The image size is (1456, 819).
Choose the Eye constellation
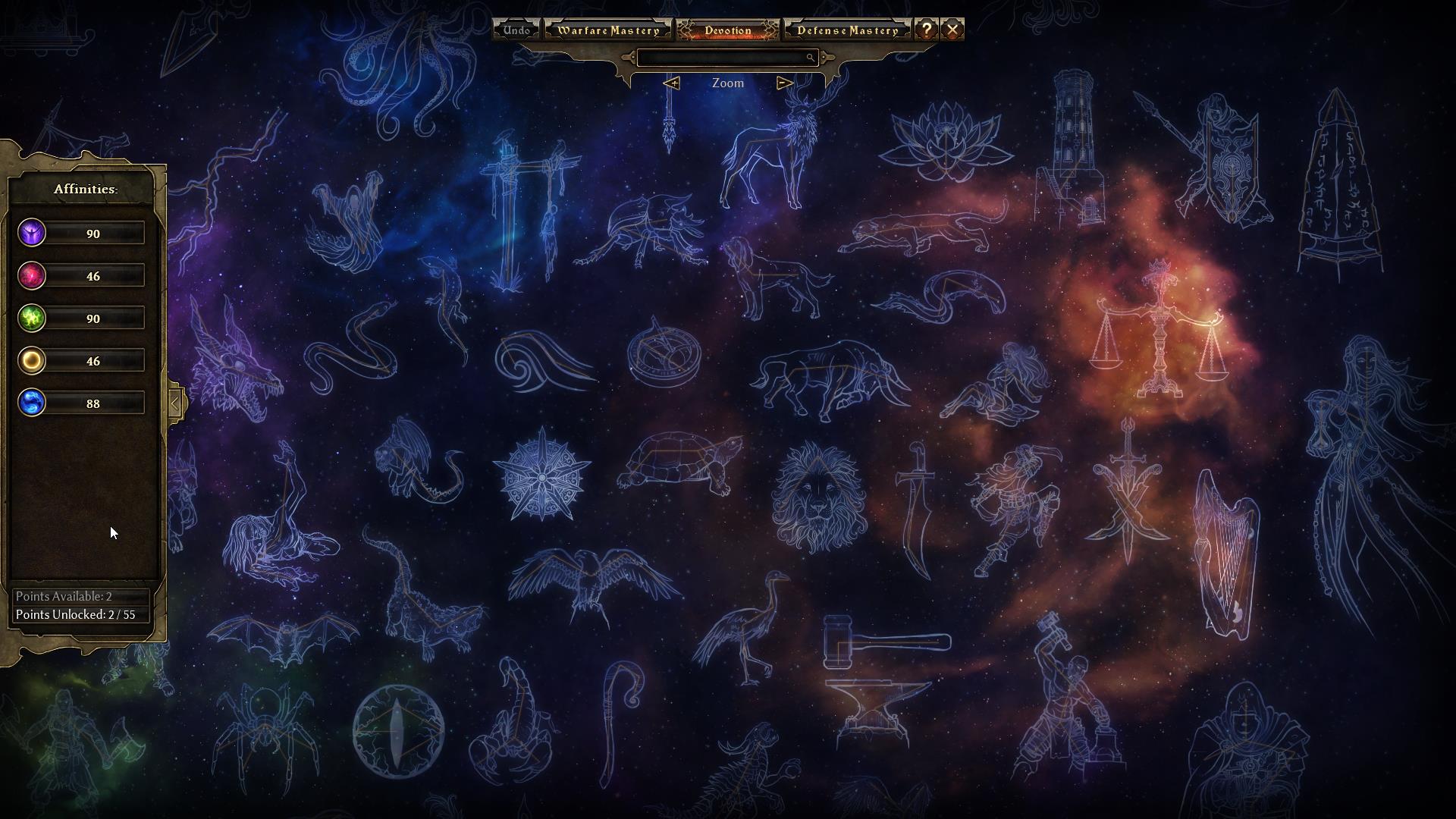pyautogui.click(x=397, y=731)
